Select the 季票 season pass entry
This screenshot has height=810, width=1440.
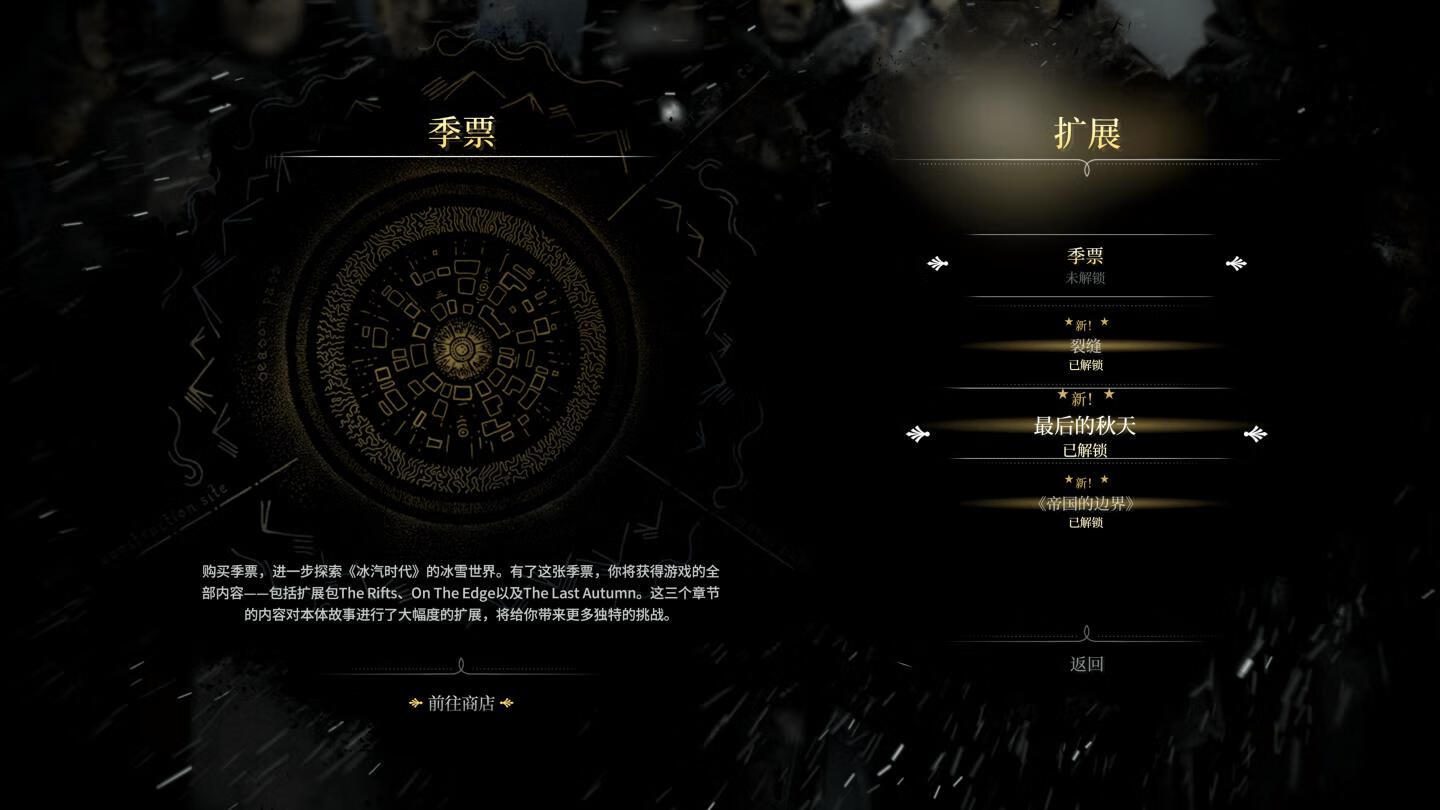click(1085, 264)
